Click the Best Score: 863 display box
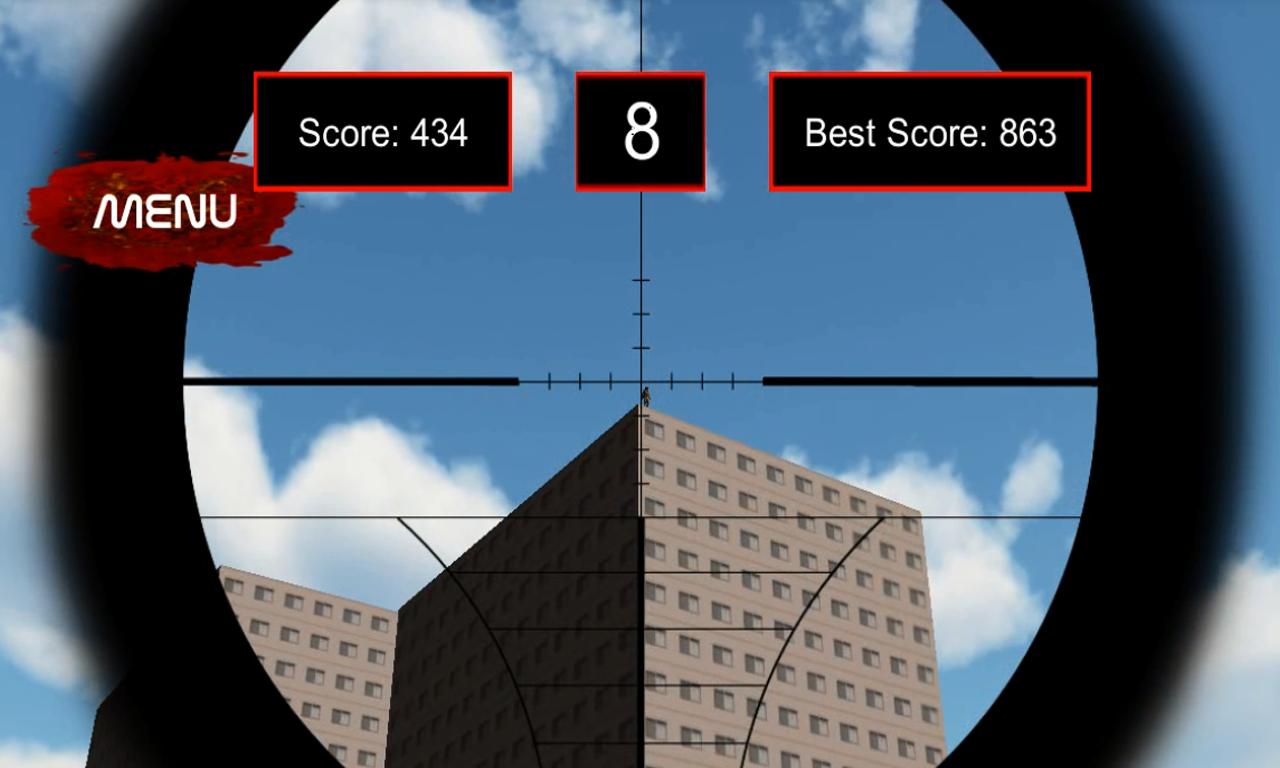Image resolution: width=1280 pixels, height=768 pixels. (x=928, y=133)
